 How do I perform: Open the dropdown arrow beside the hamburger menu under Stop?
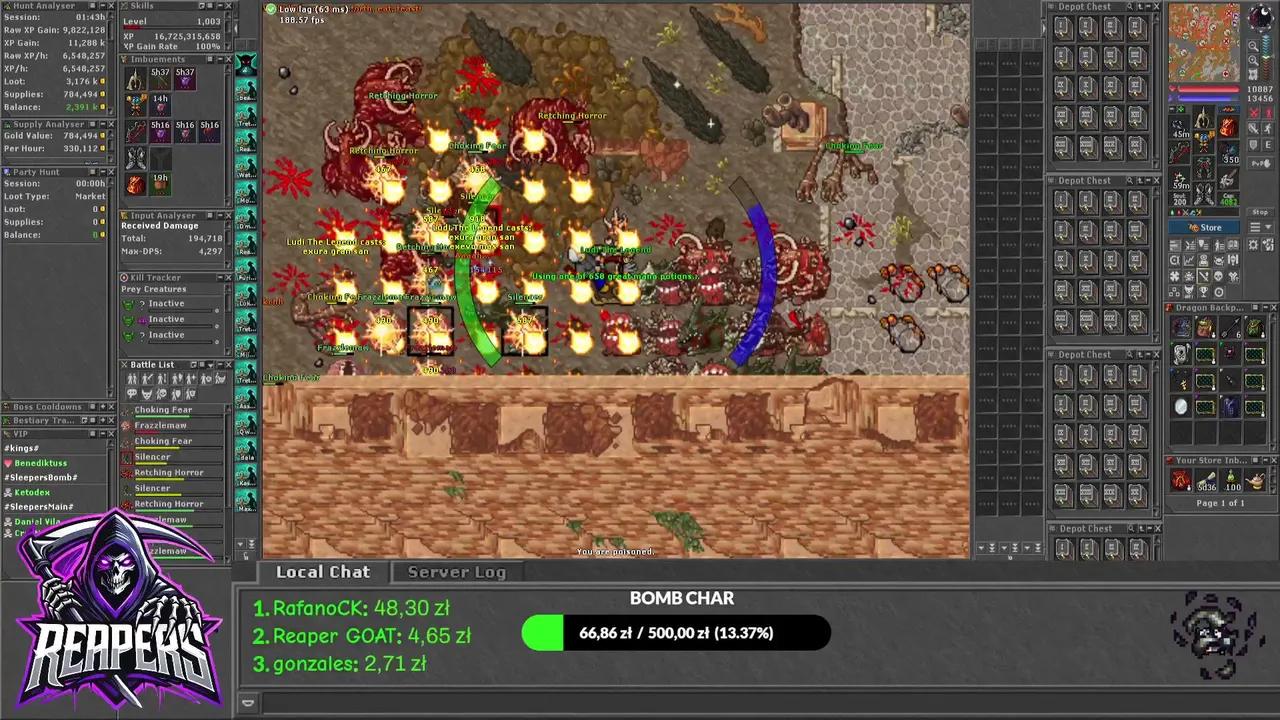pyautogui.click(x=1268, y=227)
